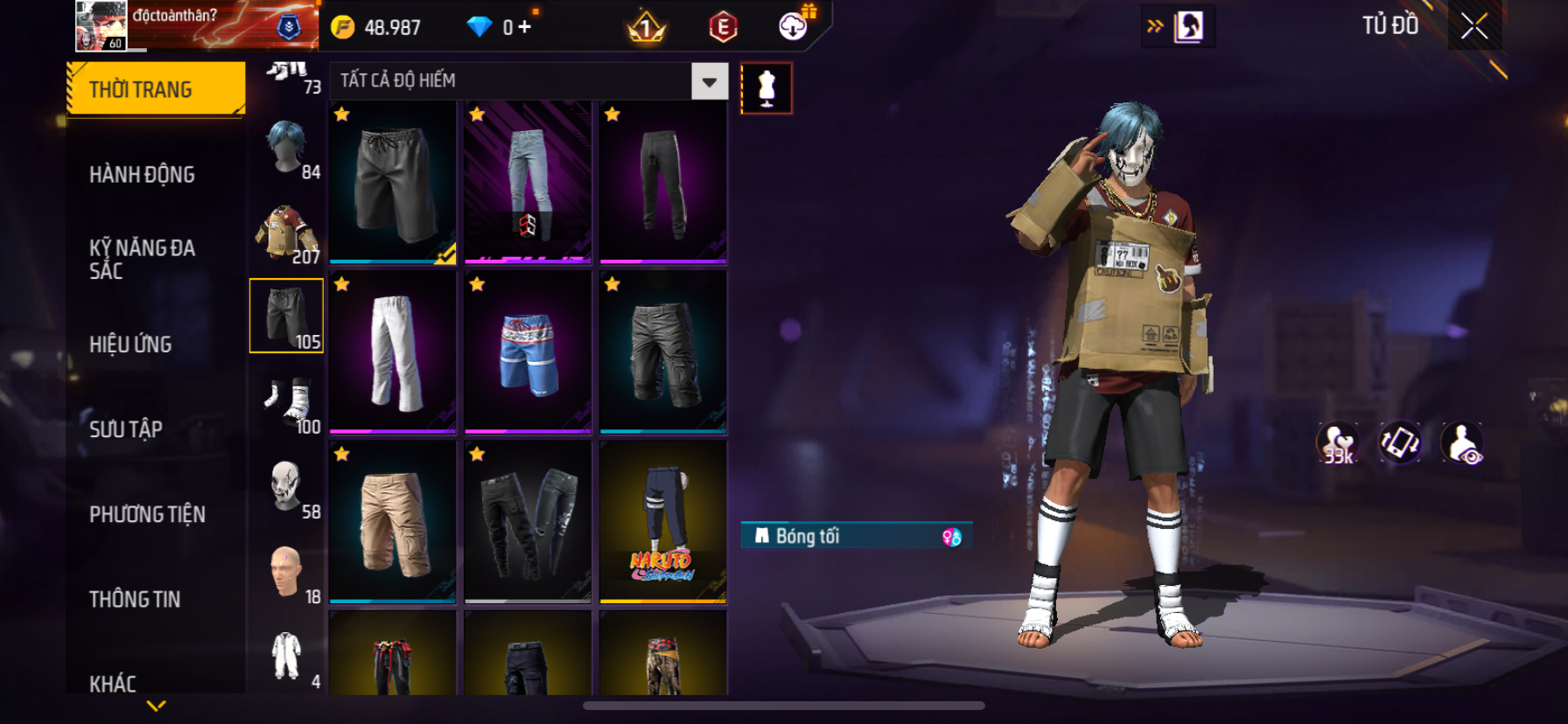The image size is (1568, 724).
Task: Open the Thời Trang tab
Action: pos(156,89)
